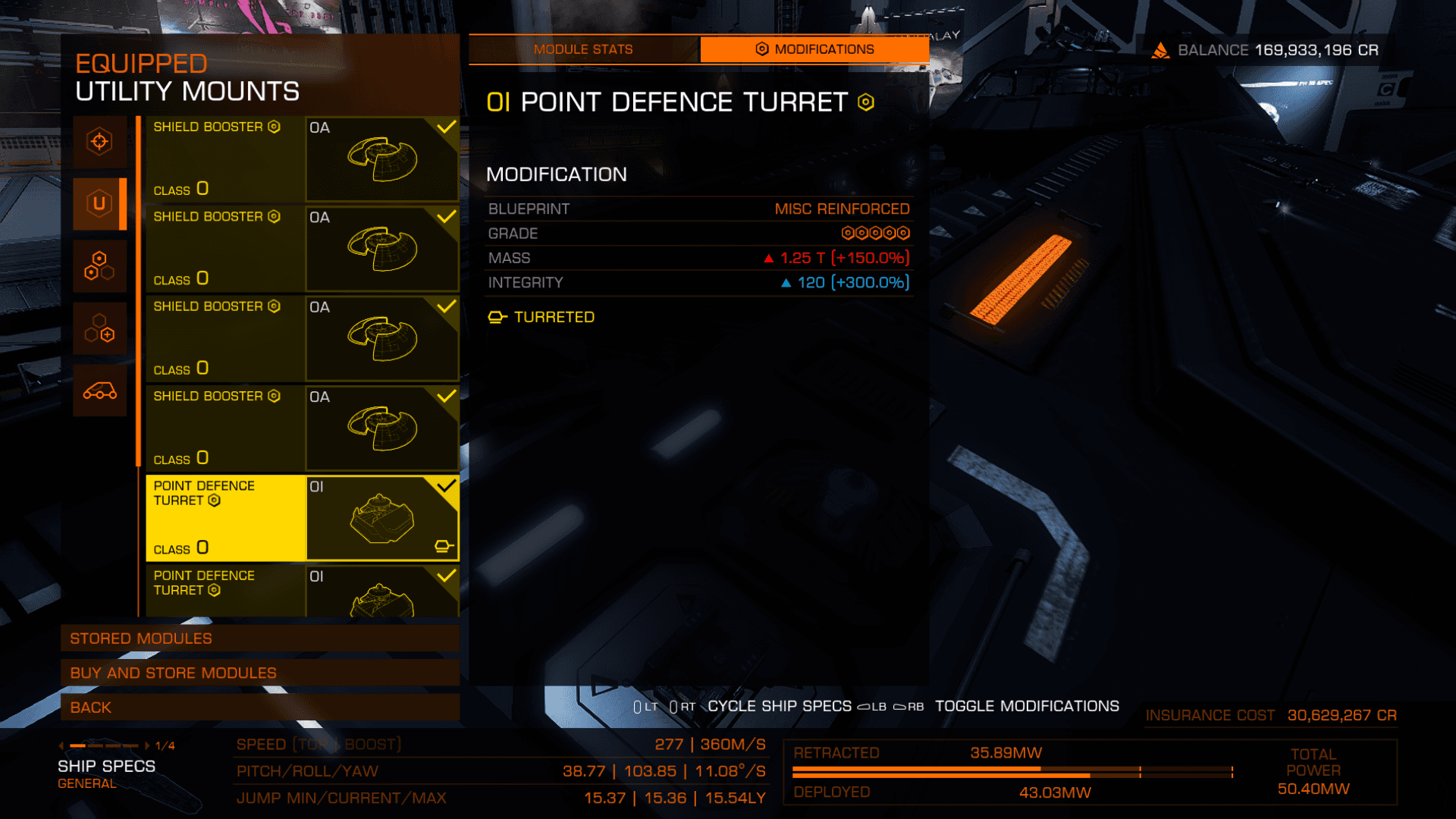The height and width of the screenshot is (819, 1456).
Task: Open the core internals hexagon category icon
Action: point(99,266)
